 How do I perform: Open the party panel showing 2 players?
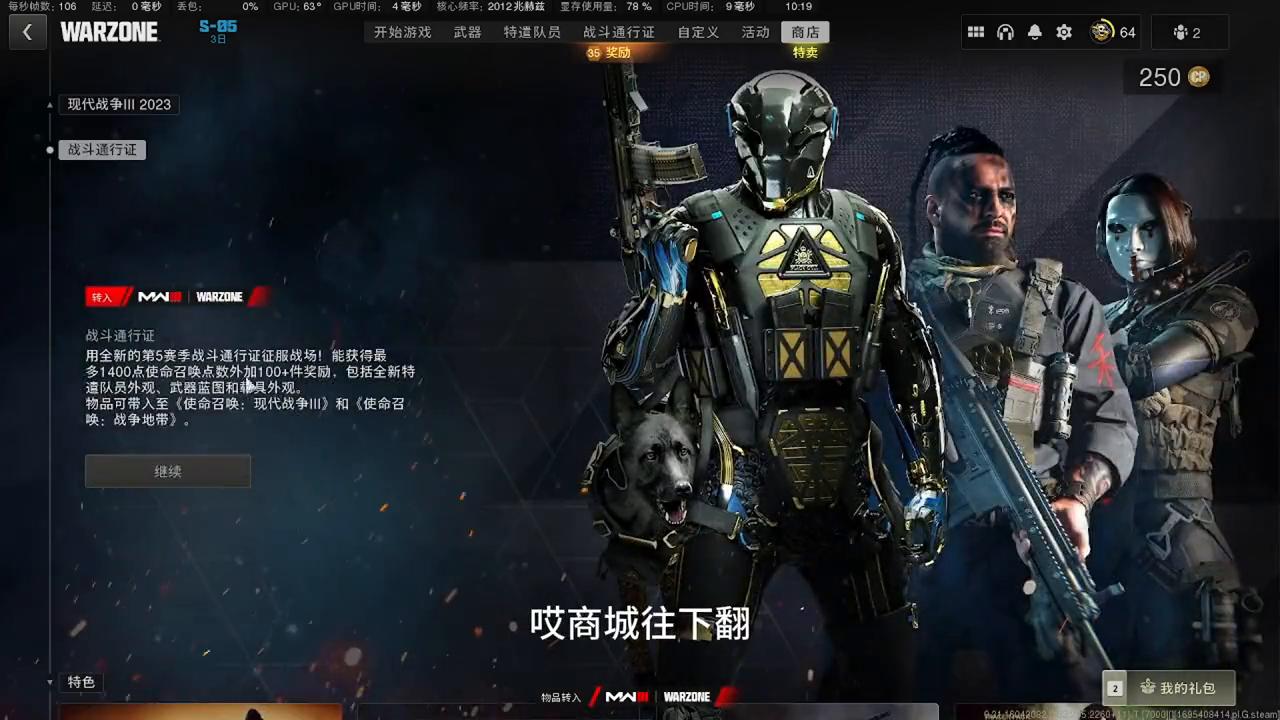click(1189, 32)
